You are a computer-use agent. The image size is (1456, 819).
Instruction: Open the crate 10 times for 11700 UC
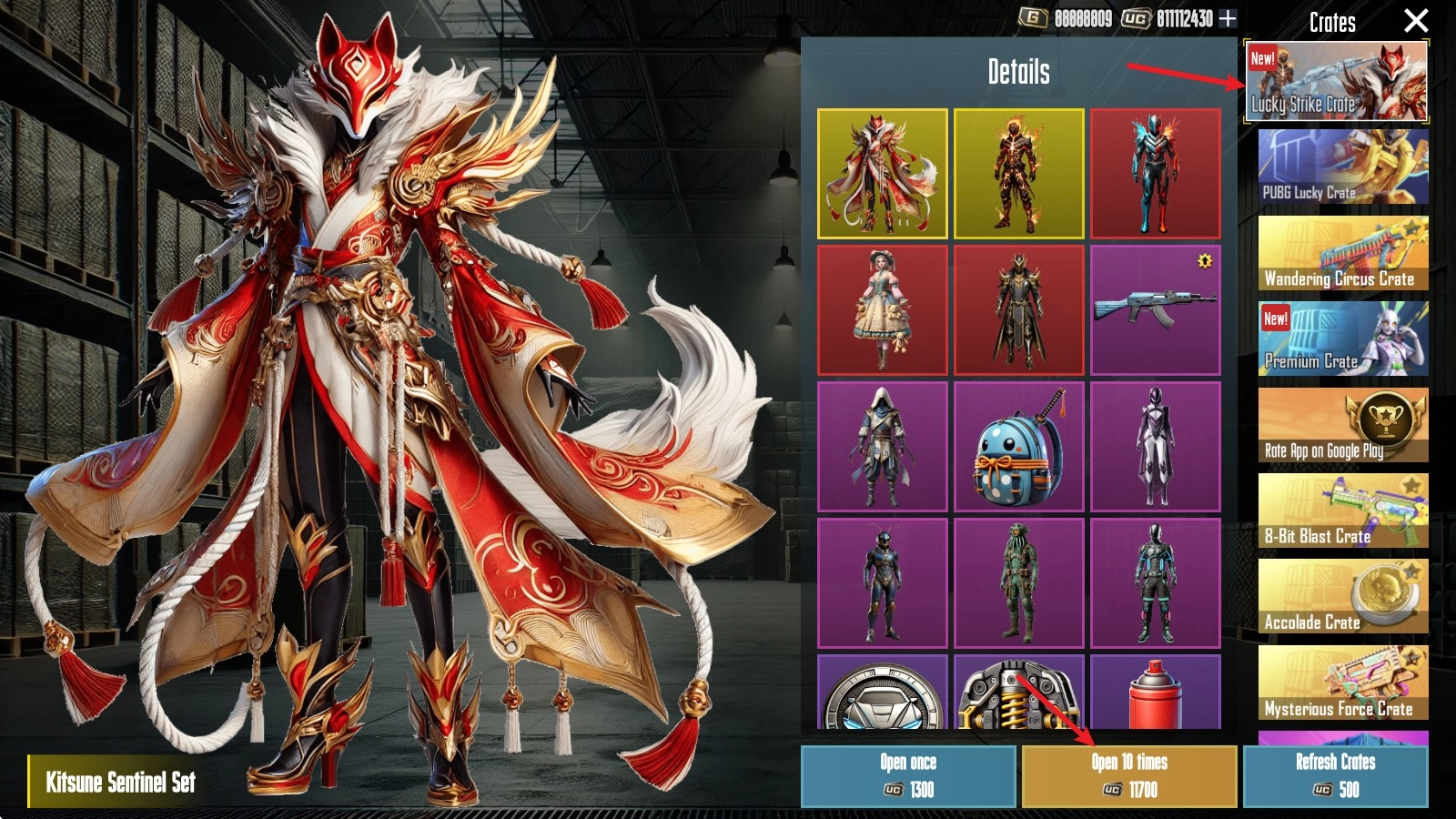[x=1129, y=776]
